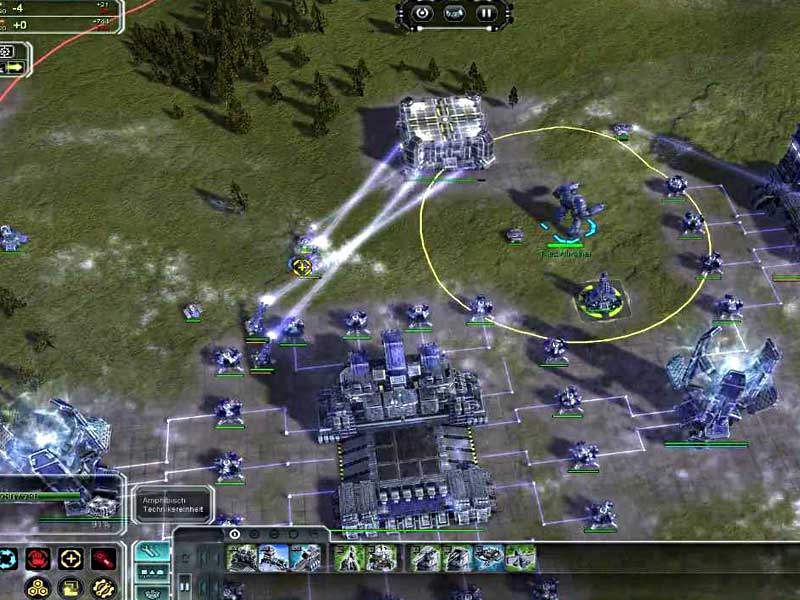Switch to the build tab below the wrench
This screenshot has height=600, width=800.
152,574
